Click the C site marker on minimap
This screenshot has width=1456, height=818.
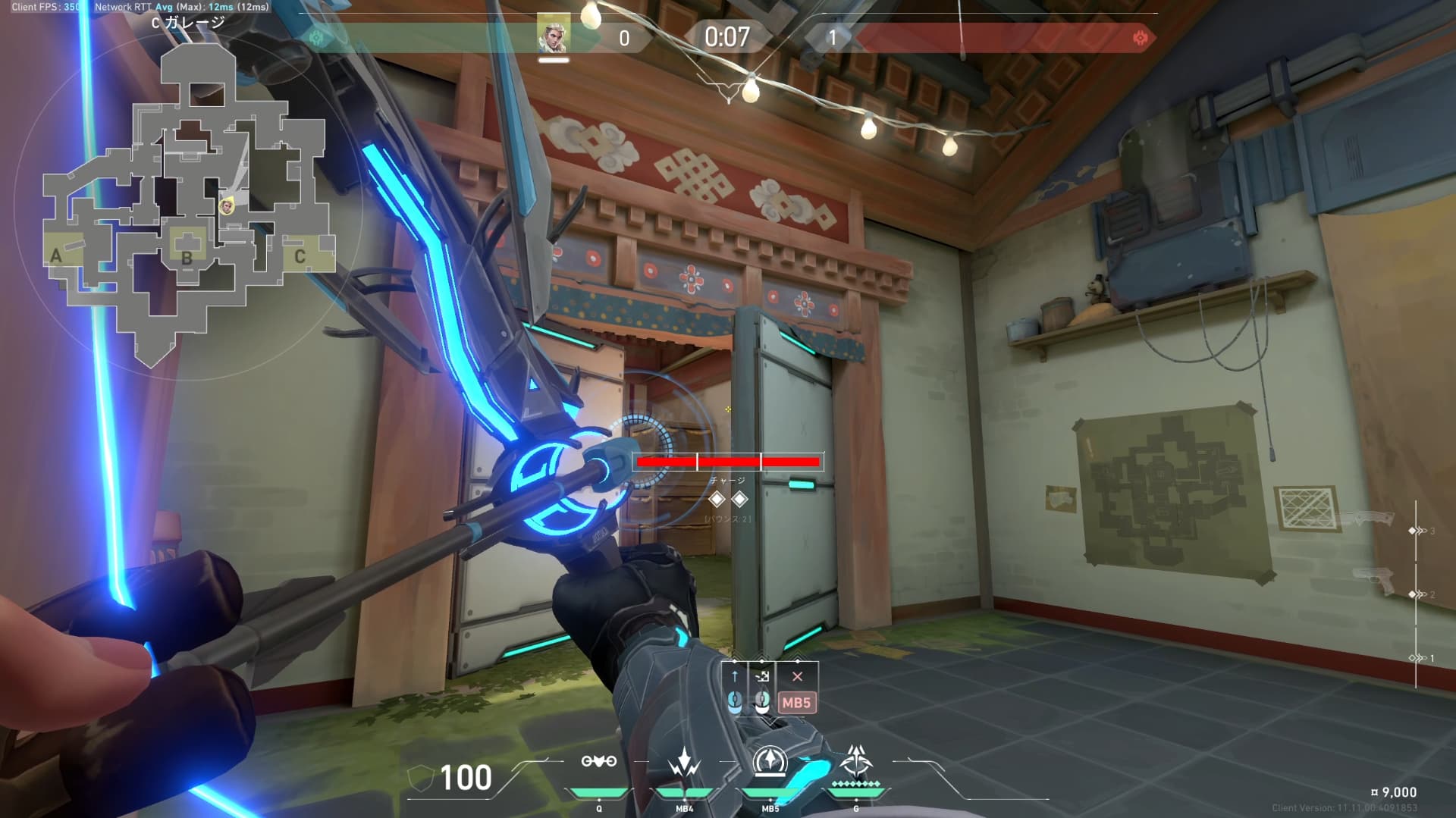tap(300, 257)
